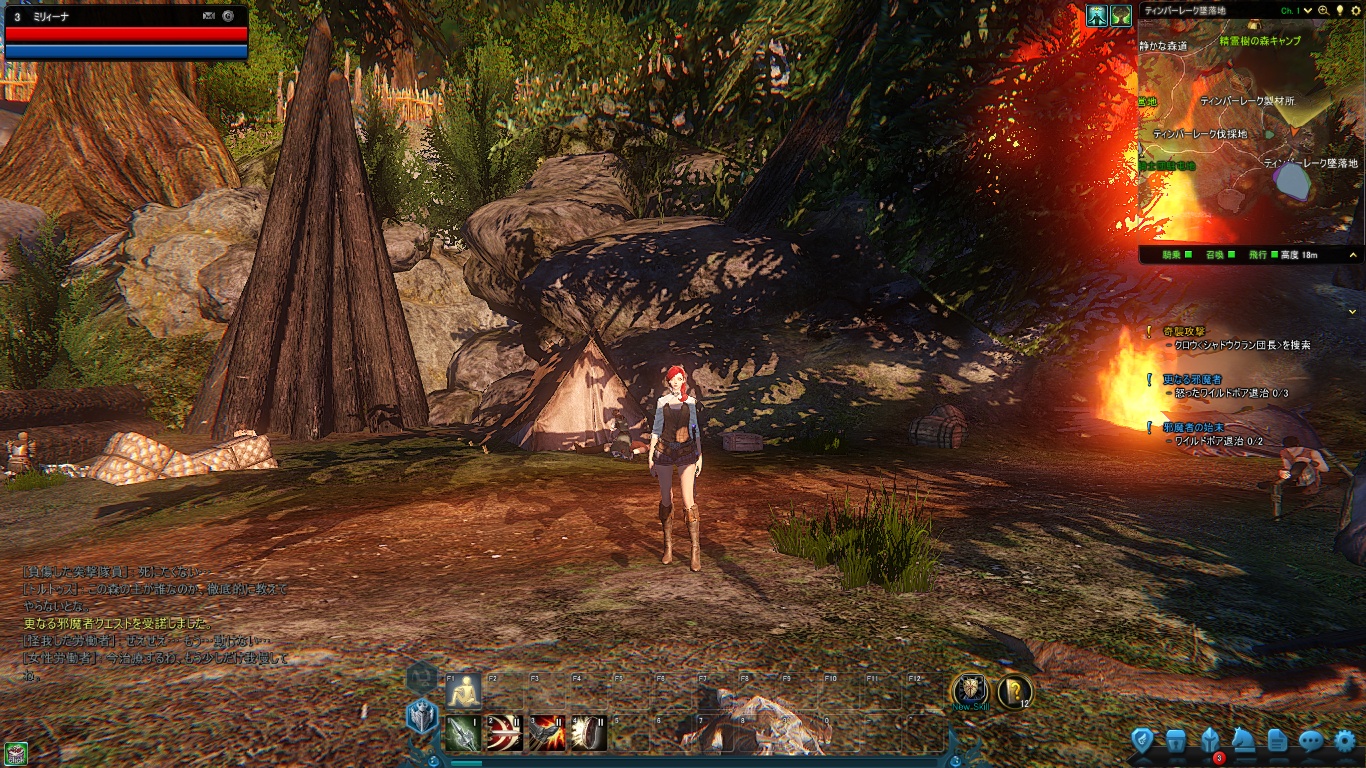The height and width of the screenshot is (768, 1366).
Task: Open the gear system settings menu
Action: point(1346,741)
